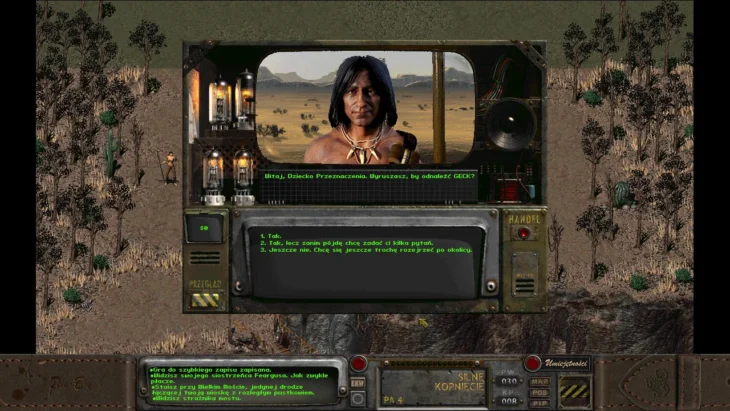The width and height of the screenshot is (730, 411).
Task: Choose the reply "1. Tak."
Action: [x=270, y=236]
